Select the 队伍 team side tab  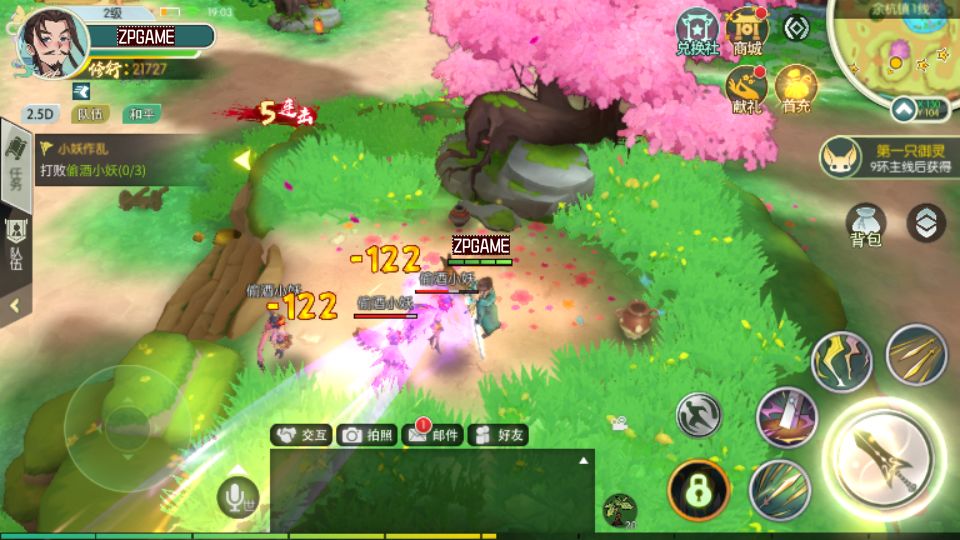click(15, 245)
